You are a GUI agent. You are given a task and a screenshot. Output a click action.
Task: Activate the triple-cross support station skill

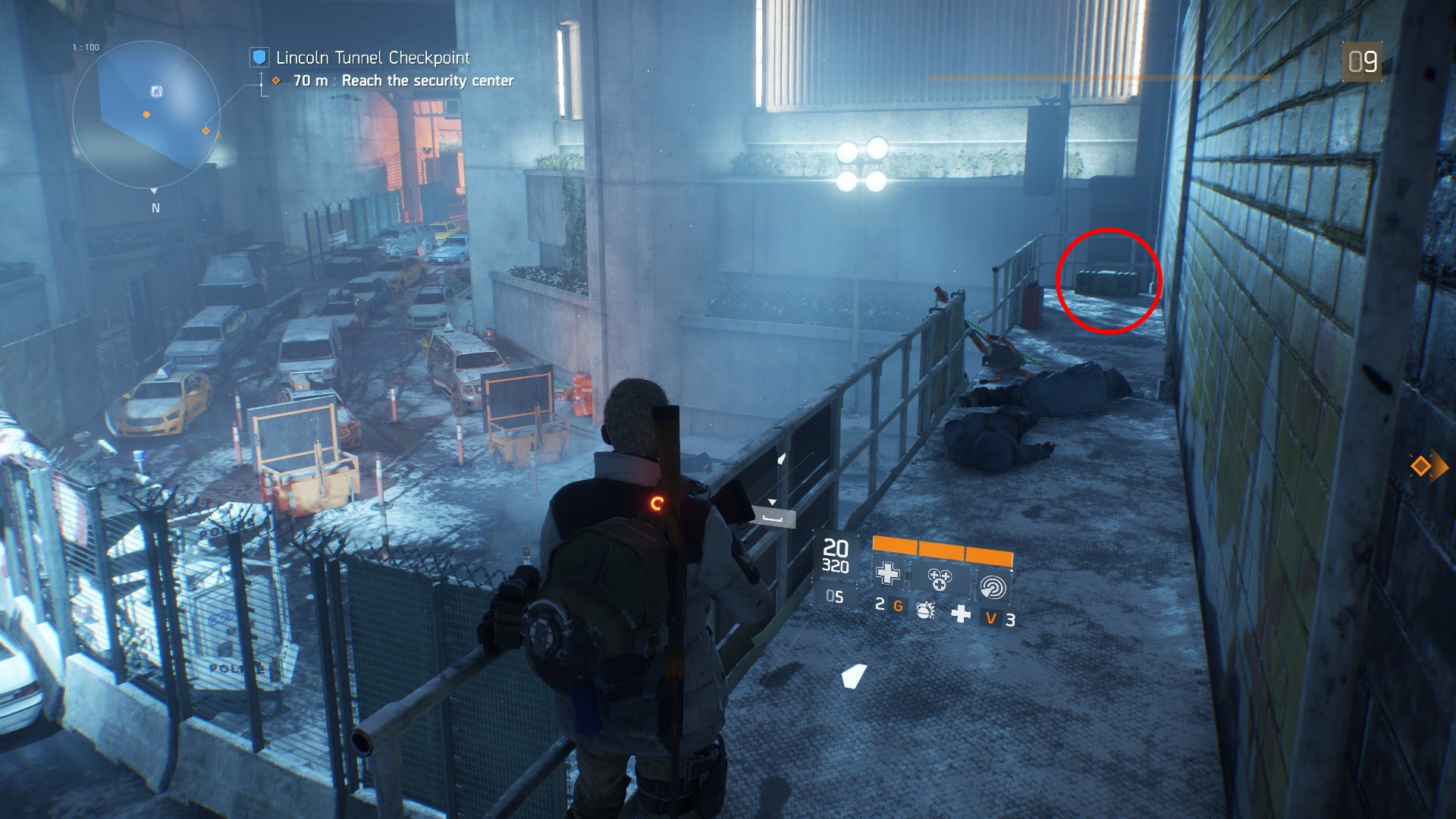pyautogui.click(x=940, y=579)
